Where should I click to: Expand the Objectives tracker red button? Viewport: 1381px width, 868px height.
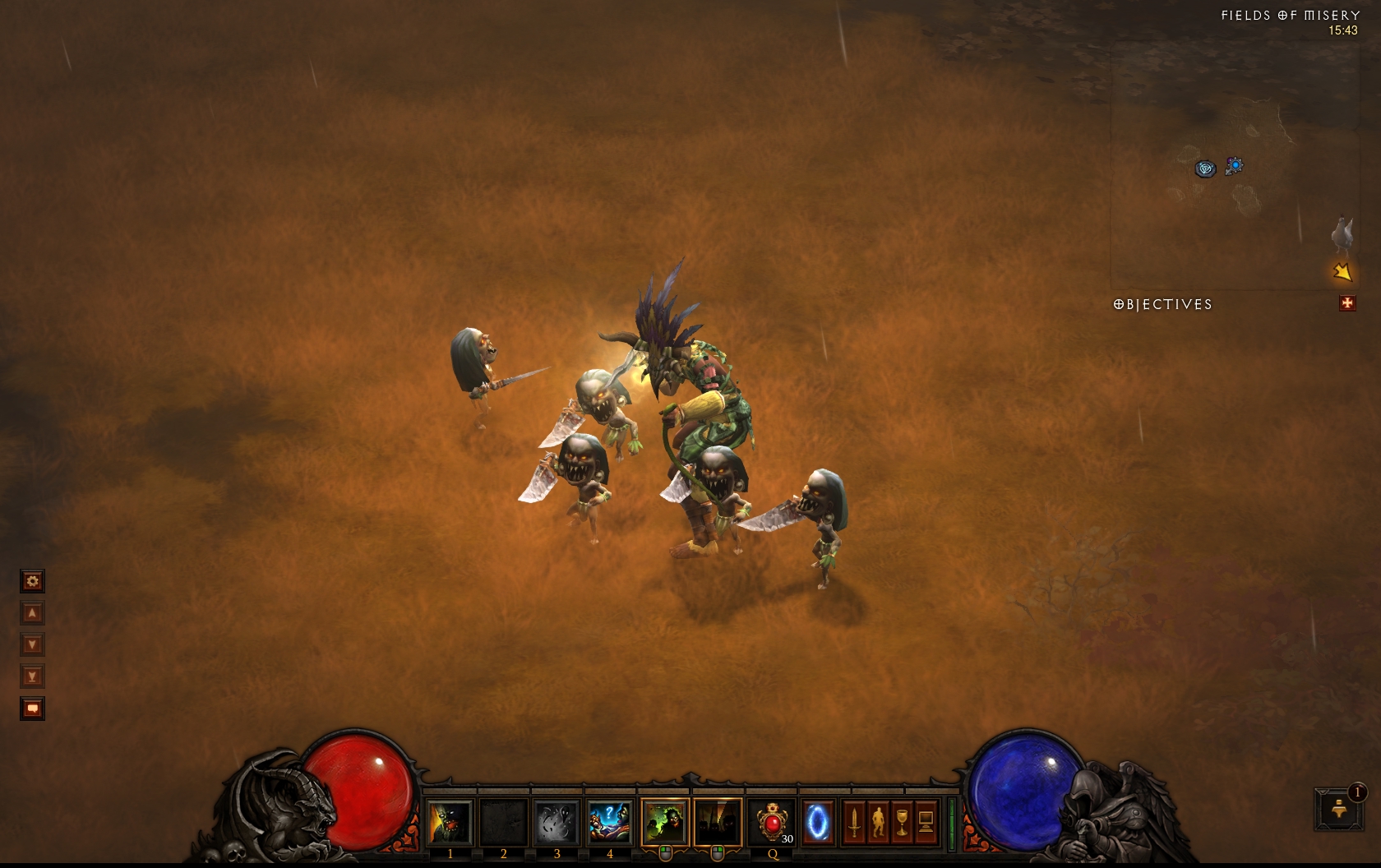1346,304
